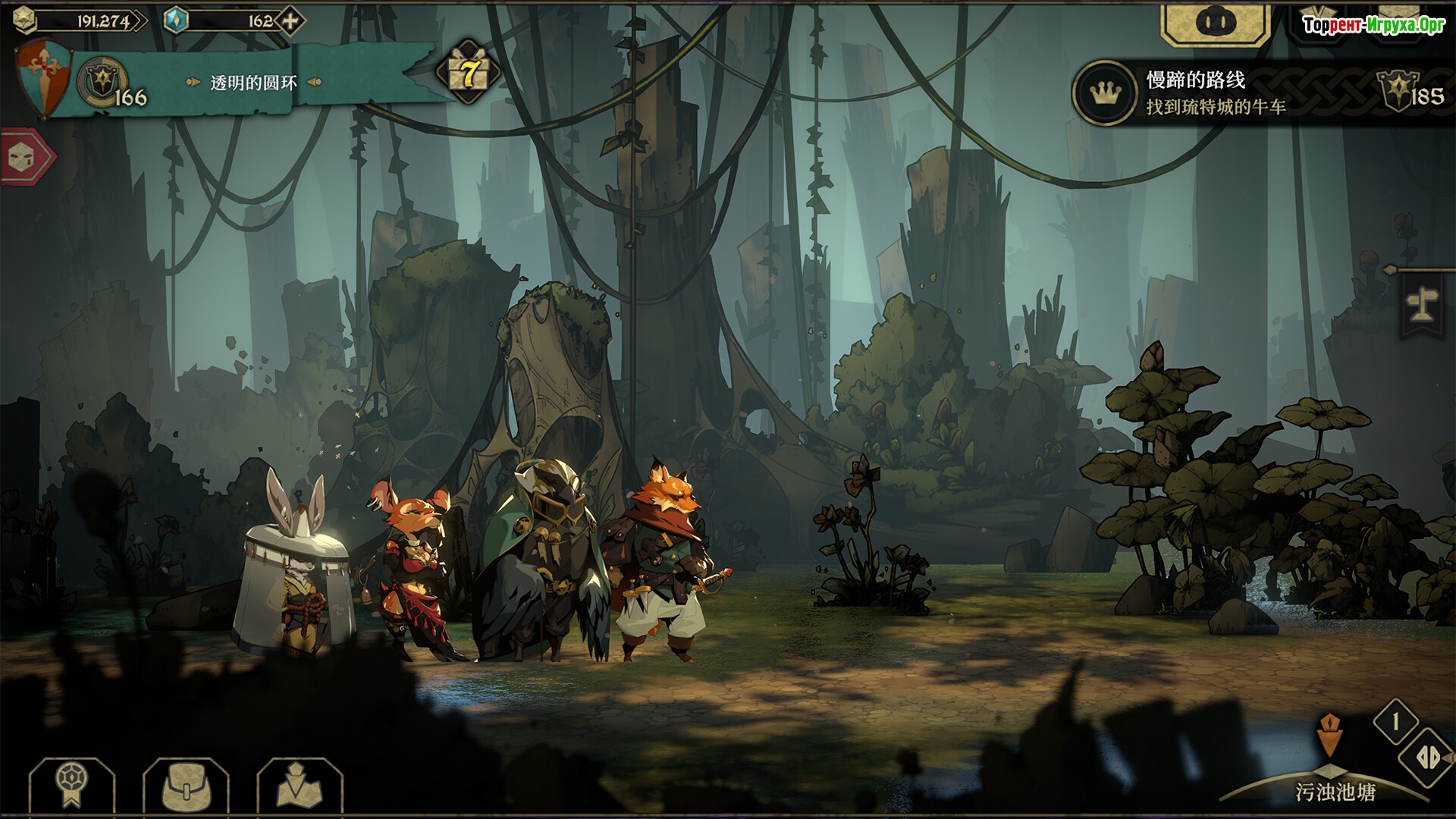The height and width of the screenshot is (819, 1456).
Task: Click the black pig-face button
Action: 1216,23
